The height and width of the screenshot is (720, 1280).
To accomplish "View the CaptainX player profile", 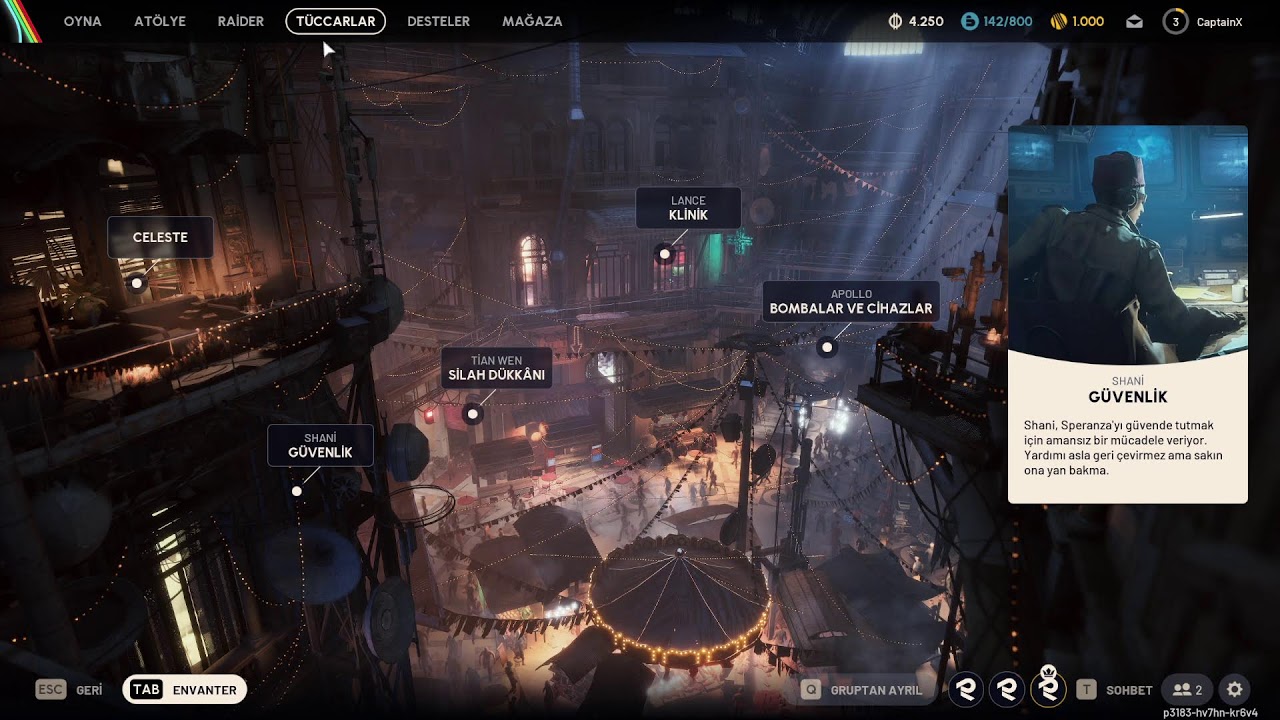I will coord(1203,21).
